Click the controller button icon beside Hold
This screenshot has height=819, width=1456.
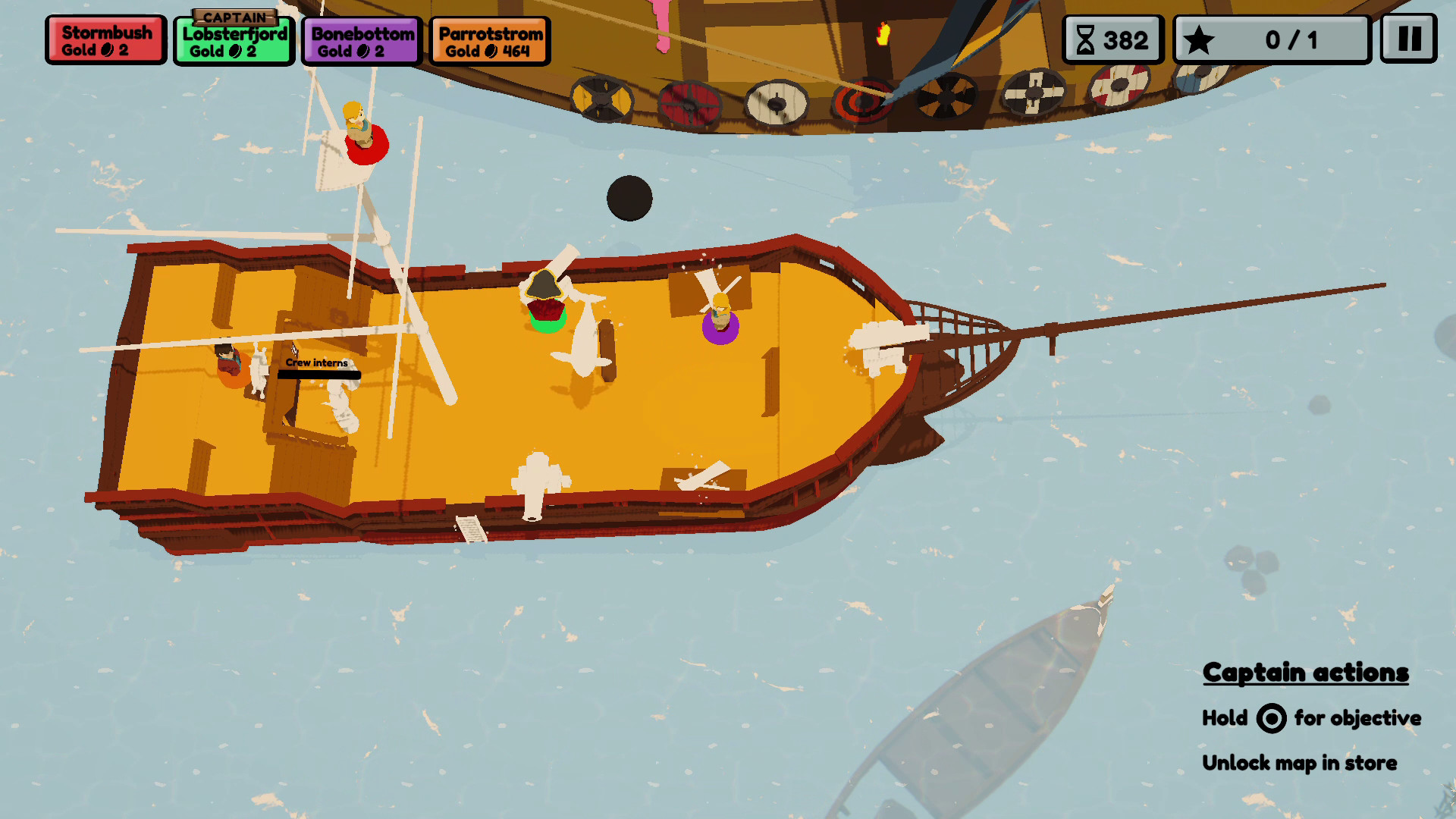coord(1272,718)
